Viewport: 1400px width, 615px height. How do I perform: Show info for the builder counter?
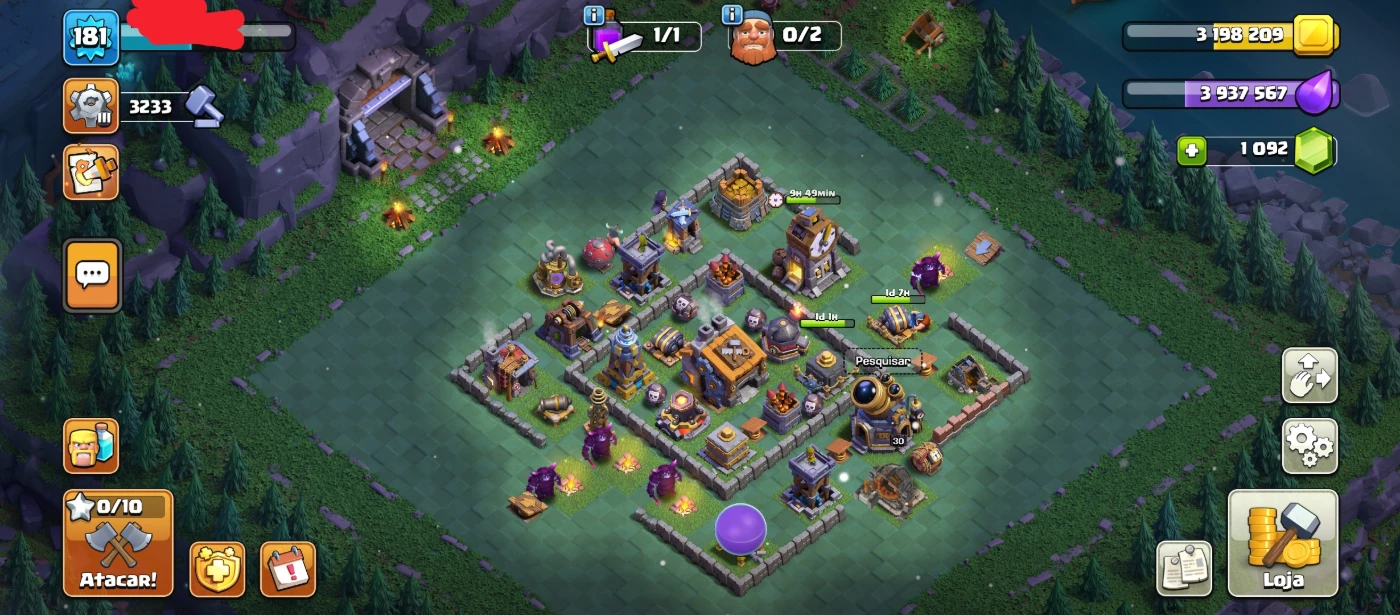click(733, 15)
